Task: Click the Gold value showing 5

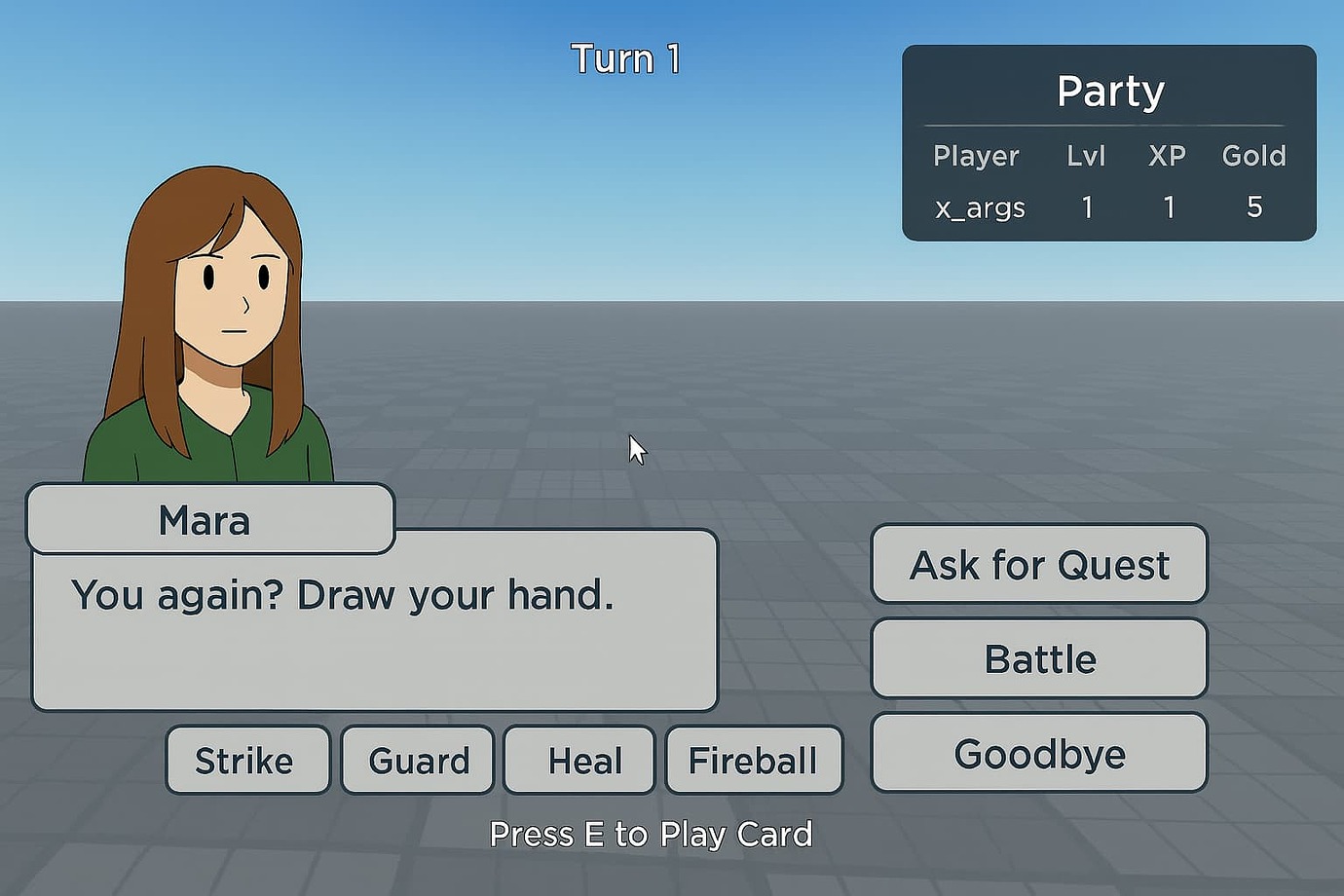Action: [x=1254, y=207]
